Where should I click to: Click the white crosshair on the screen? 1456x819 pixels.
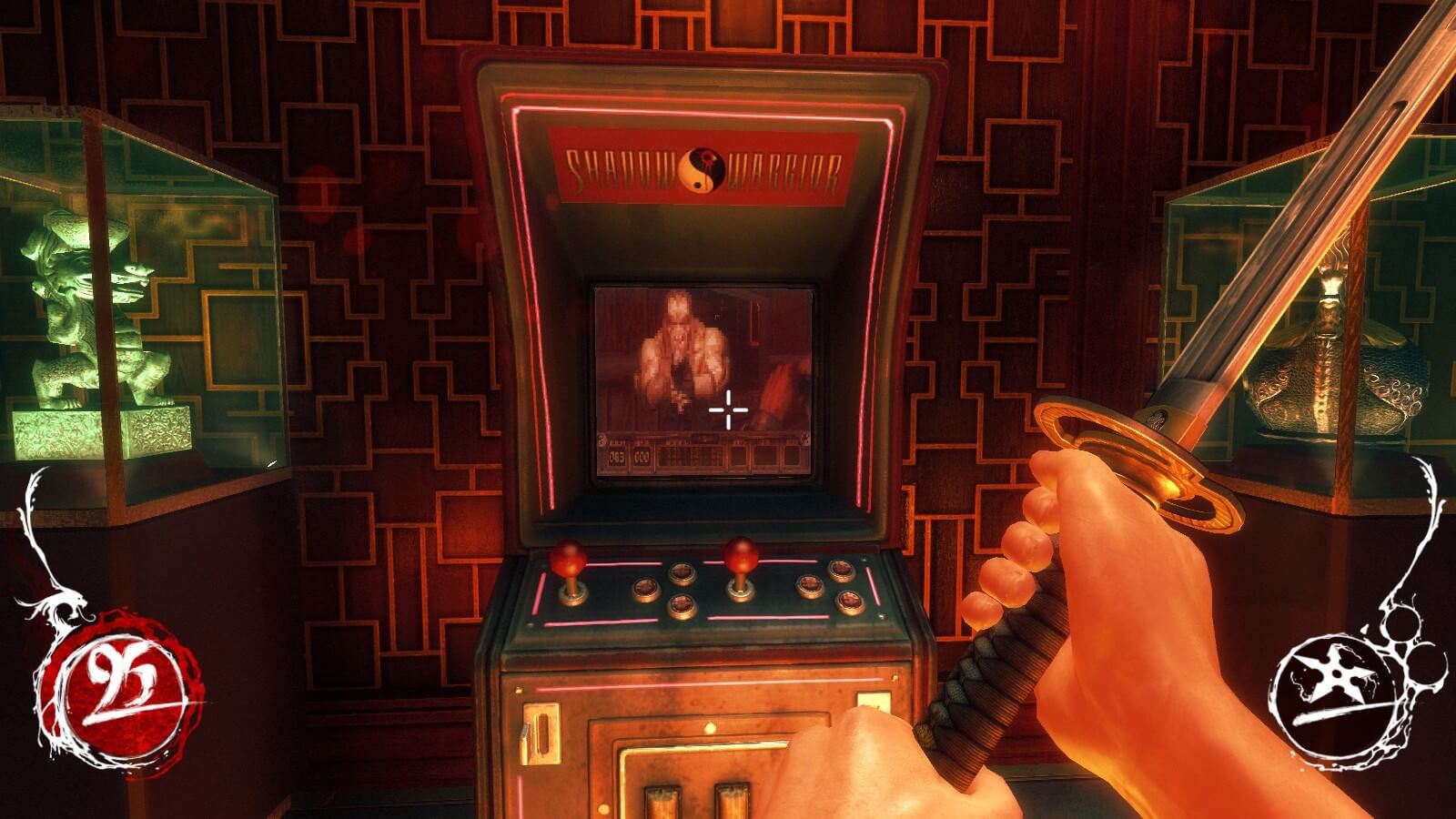click(x=728, y=409)
